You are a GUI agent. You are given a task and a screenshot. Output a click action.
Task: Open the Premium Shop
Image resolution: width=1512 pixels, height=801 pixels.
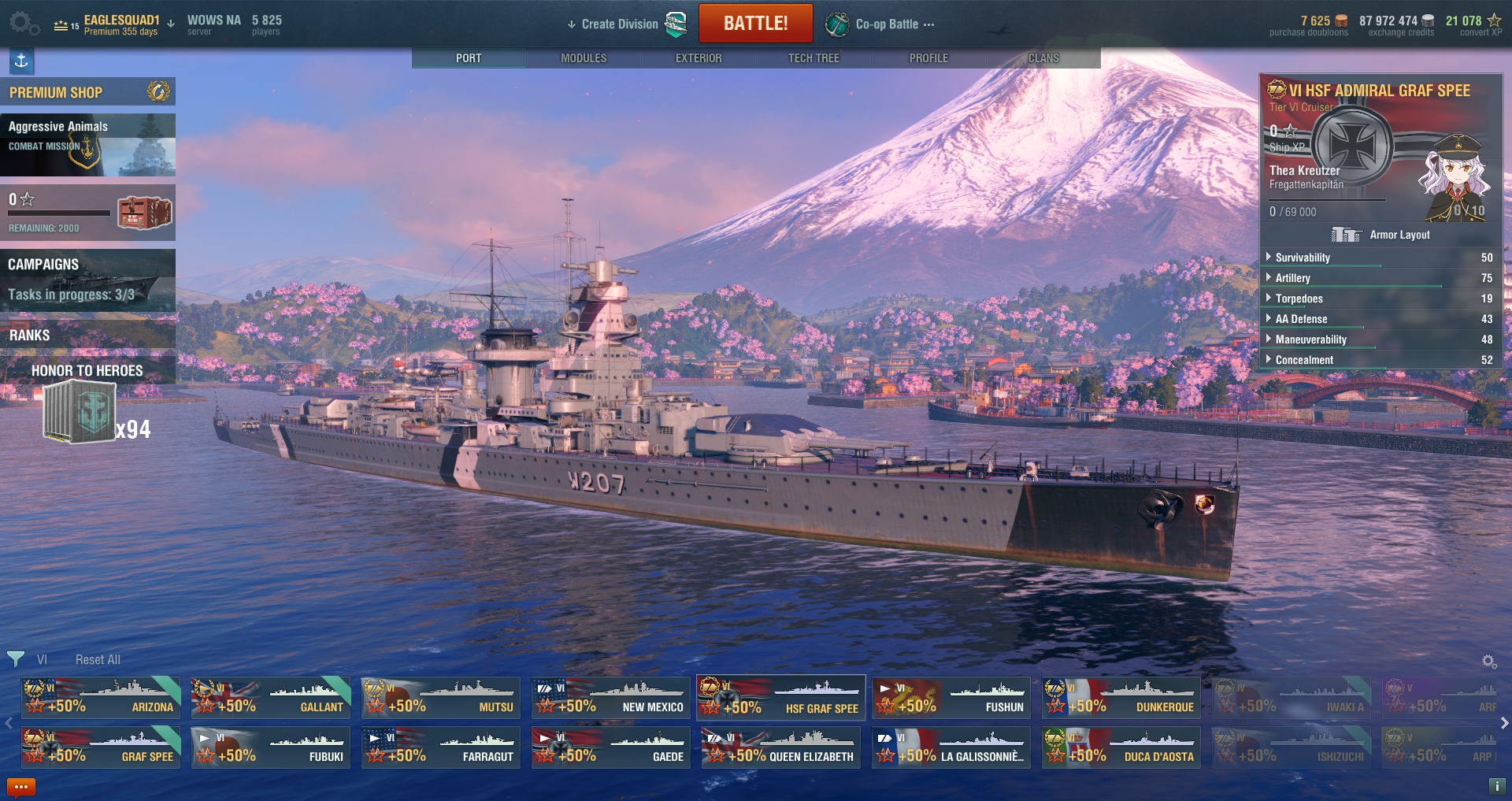pos(87,92)
